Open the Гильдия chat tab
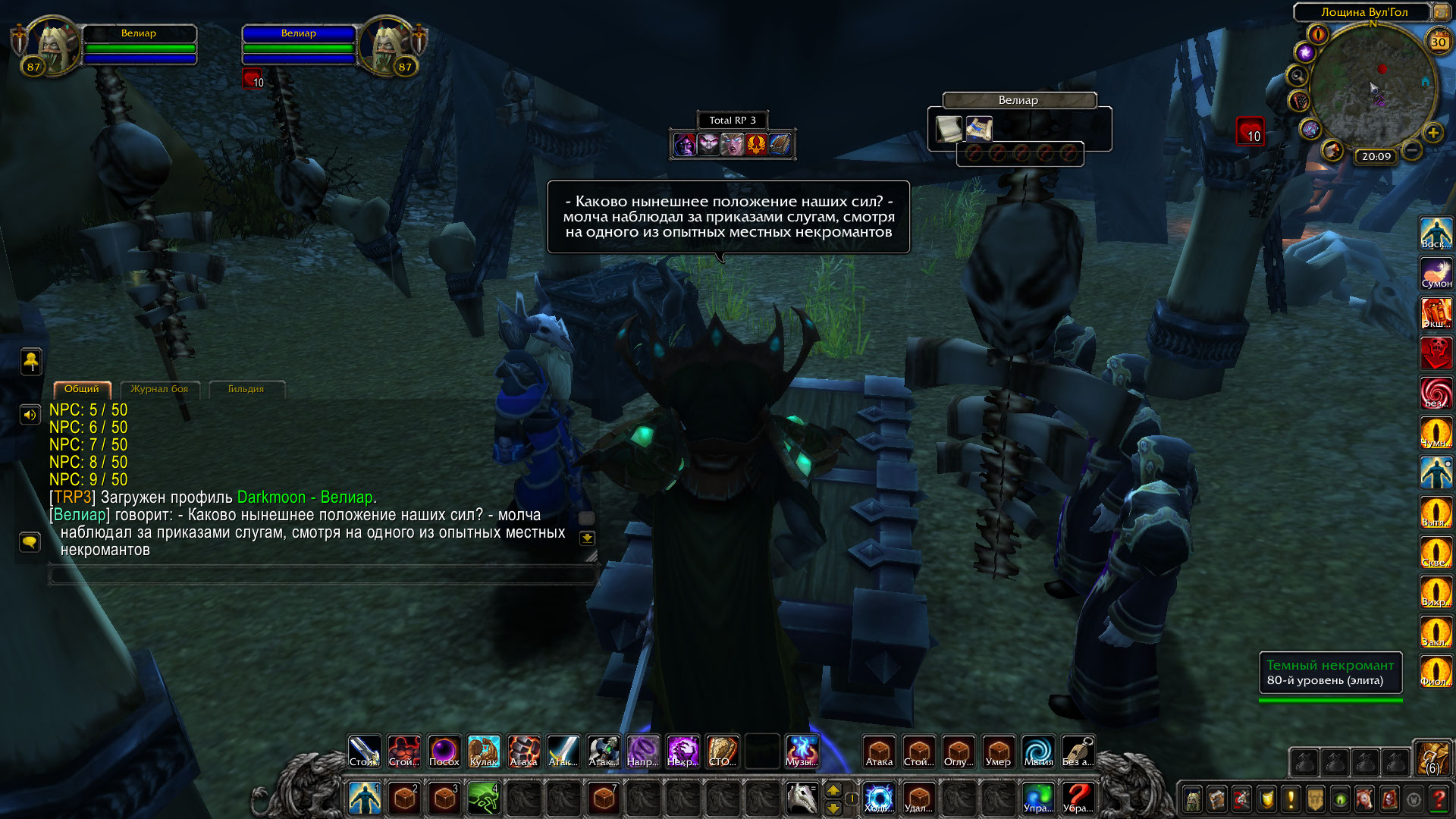 [x=246, y=389]
